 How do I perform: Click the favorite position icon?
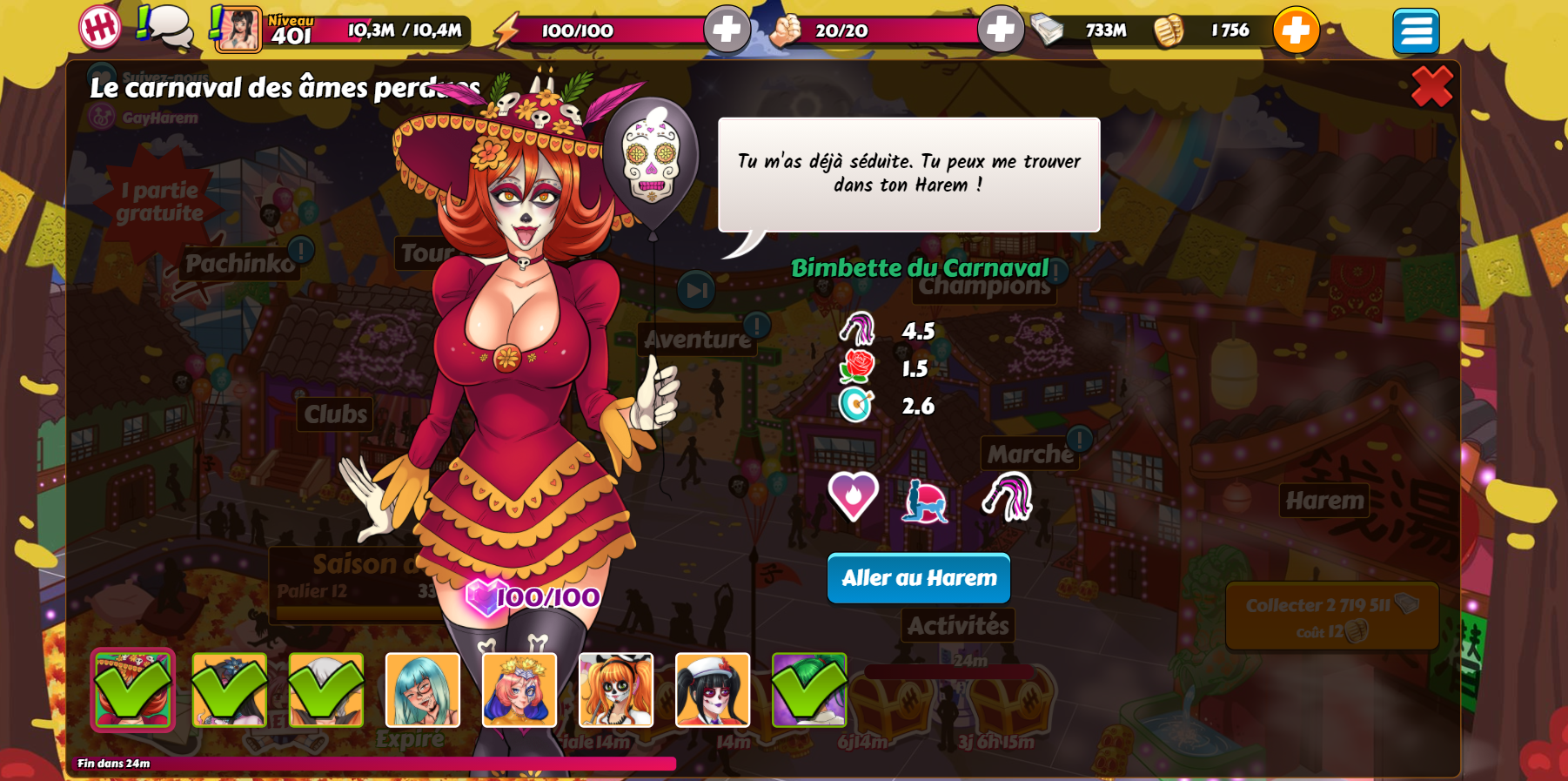923,501
